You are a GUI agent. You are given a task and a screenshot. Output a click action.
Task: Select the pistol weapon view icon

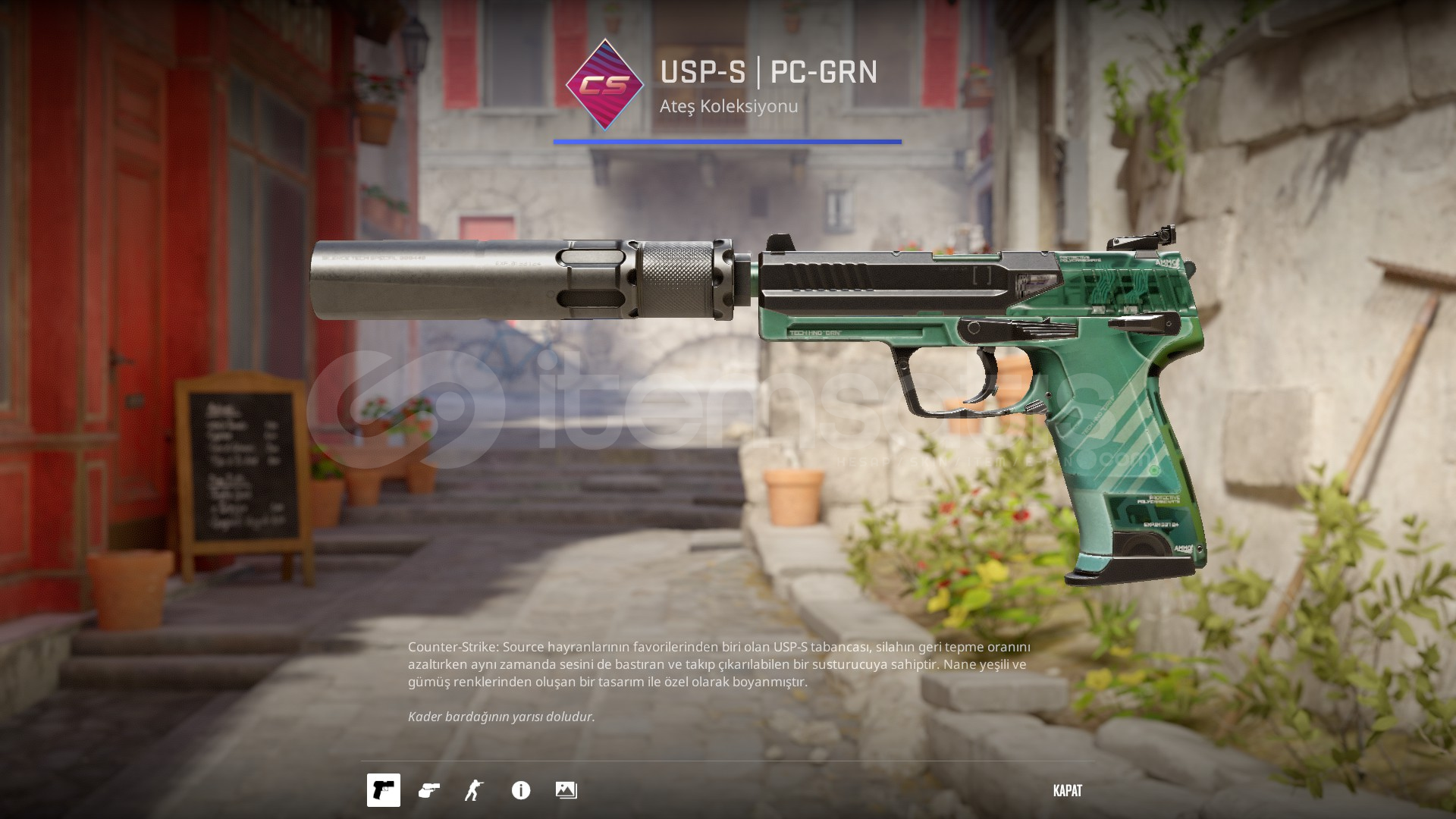pos(384,790)
